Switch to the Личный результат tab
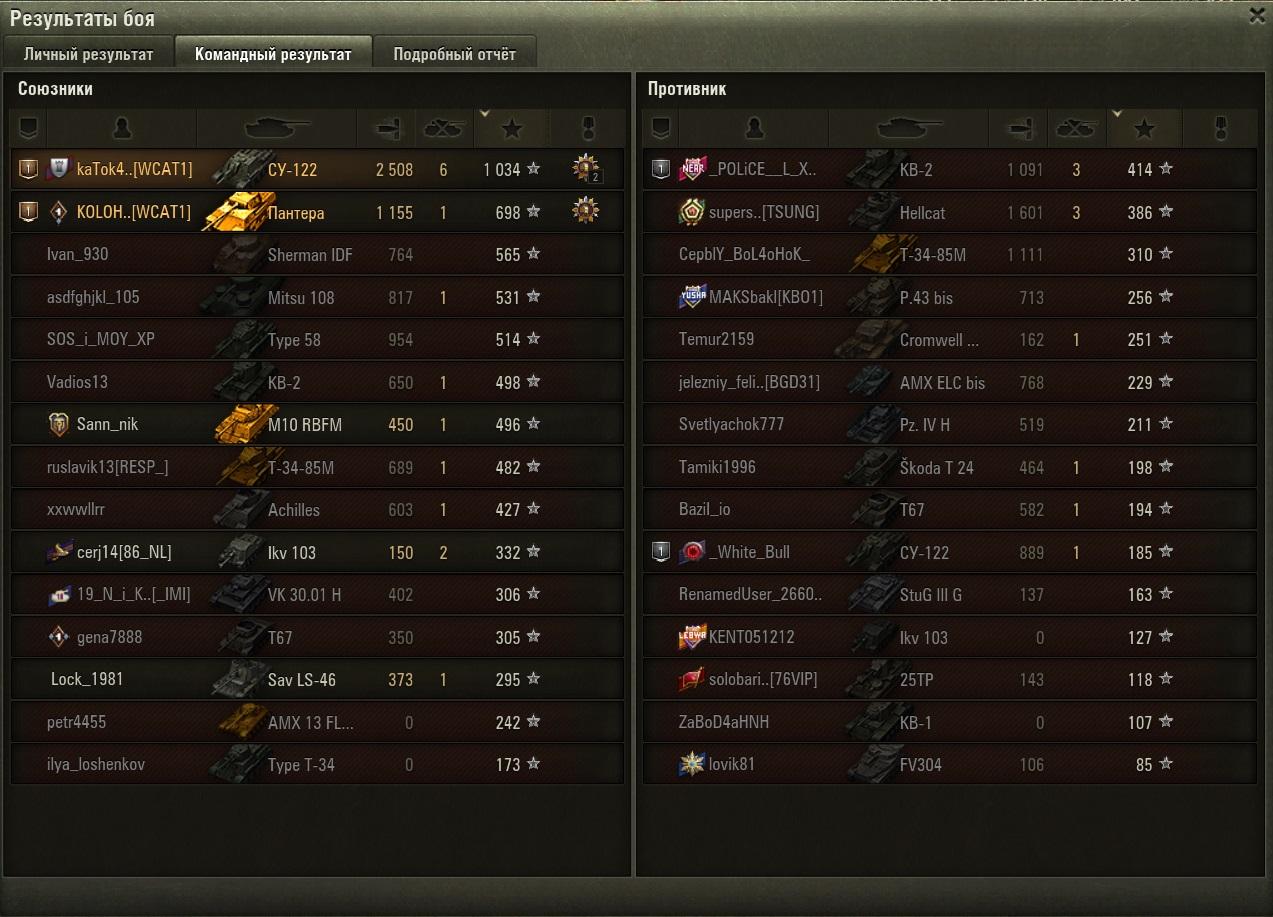The image size is (1273, 917). coord(88,54)
